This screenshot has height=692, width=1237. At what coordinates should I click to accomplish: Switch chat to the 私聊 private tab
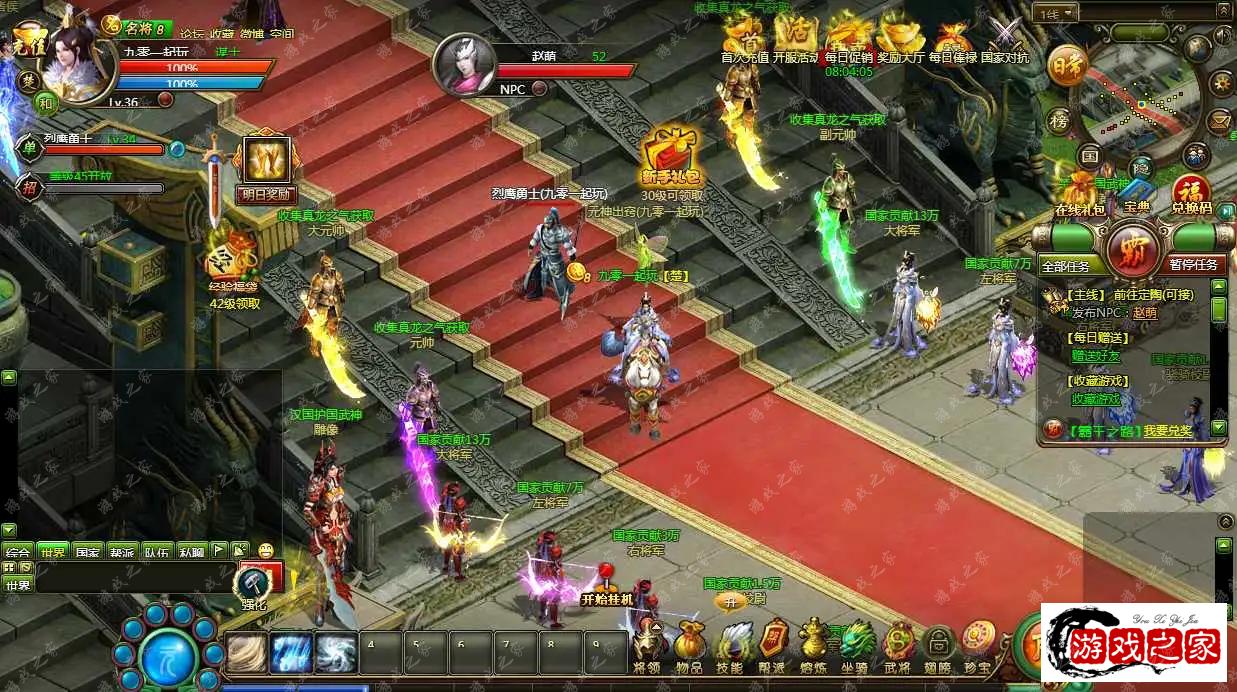click(x=191, y=552)
